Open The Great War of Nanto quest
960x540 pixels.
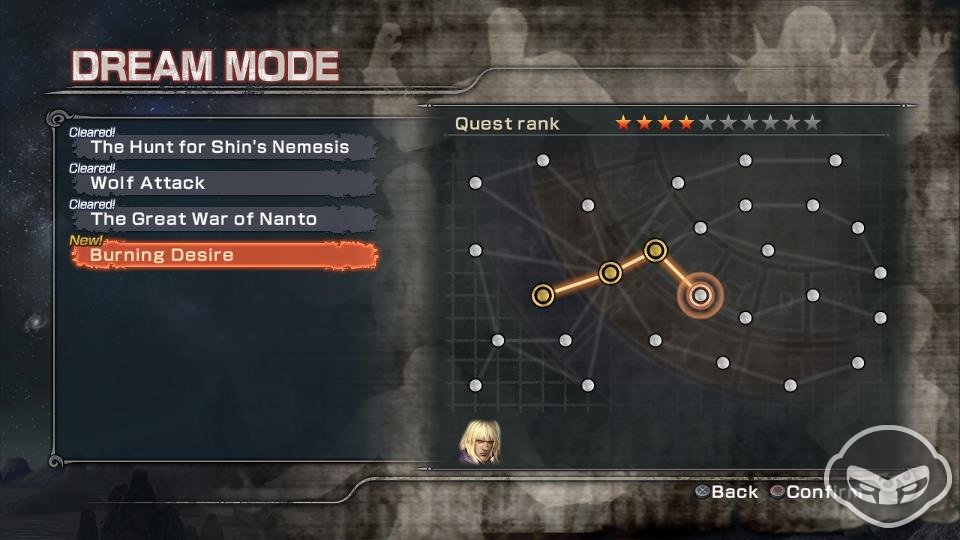[220, 219]
